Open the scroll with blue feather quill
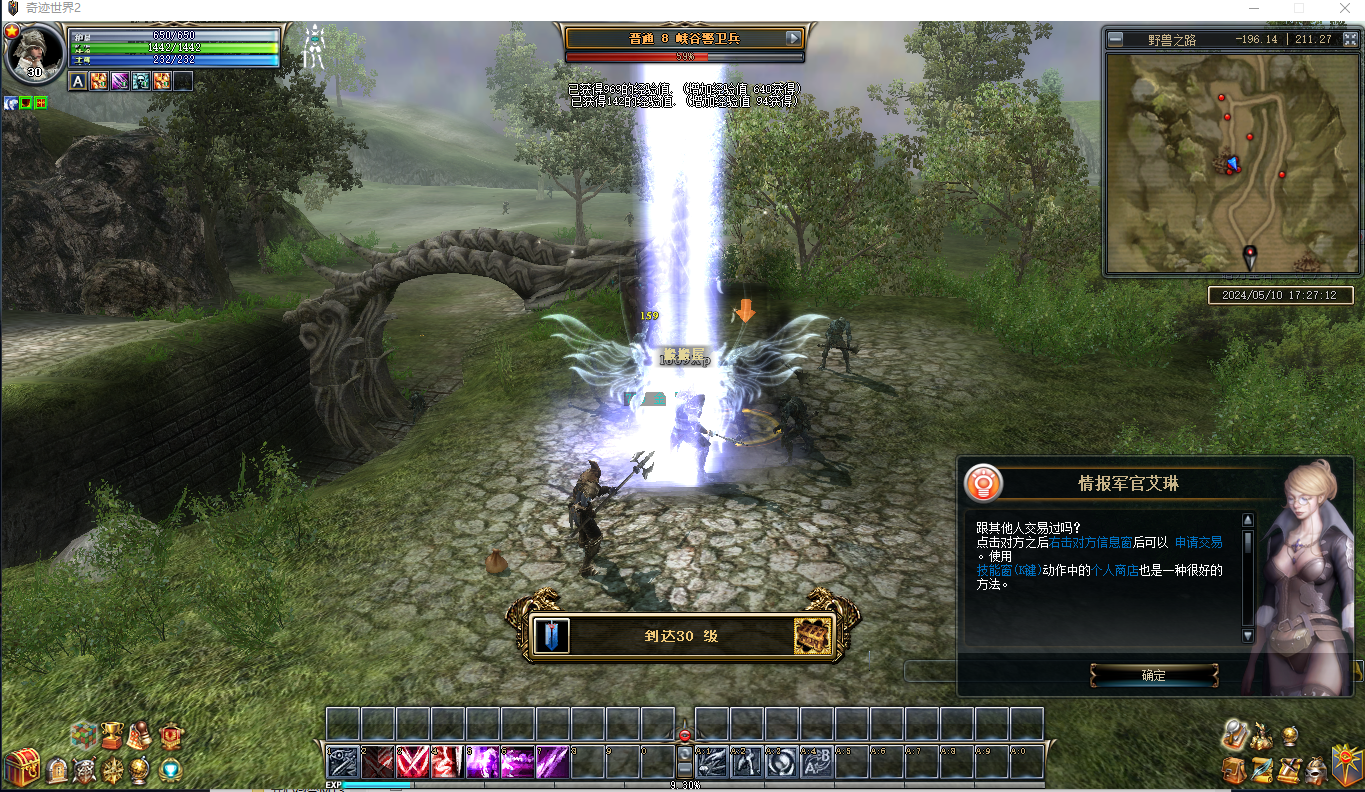This screenshot has width=1365, height=792. click(1261, 770)
